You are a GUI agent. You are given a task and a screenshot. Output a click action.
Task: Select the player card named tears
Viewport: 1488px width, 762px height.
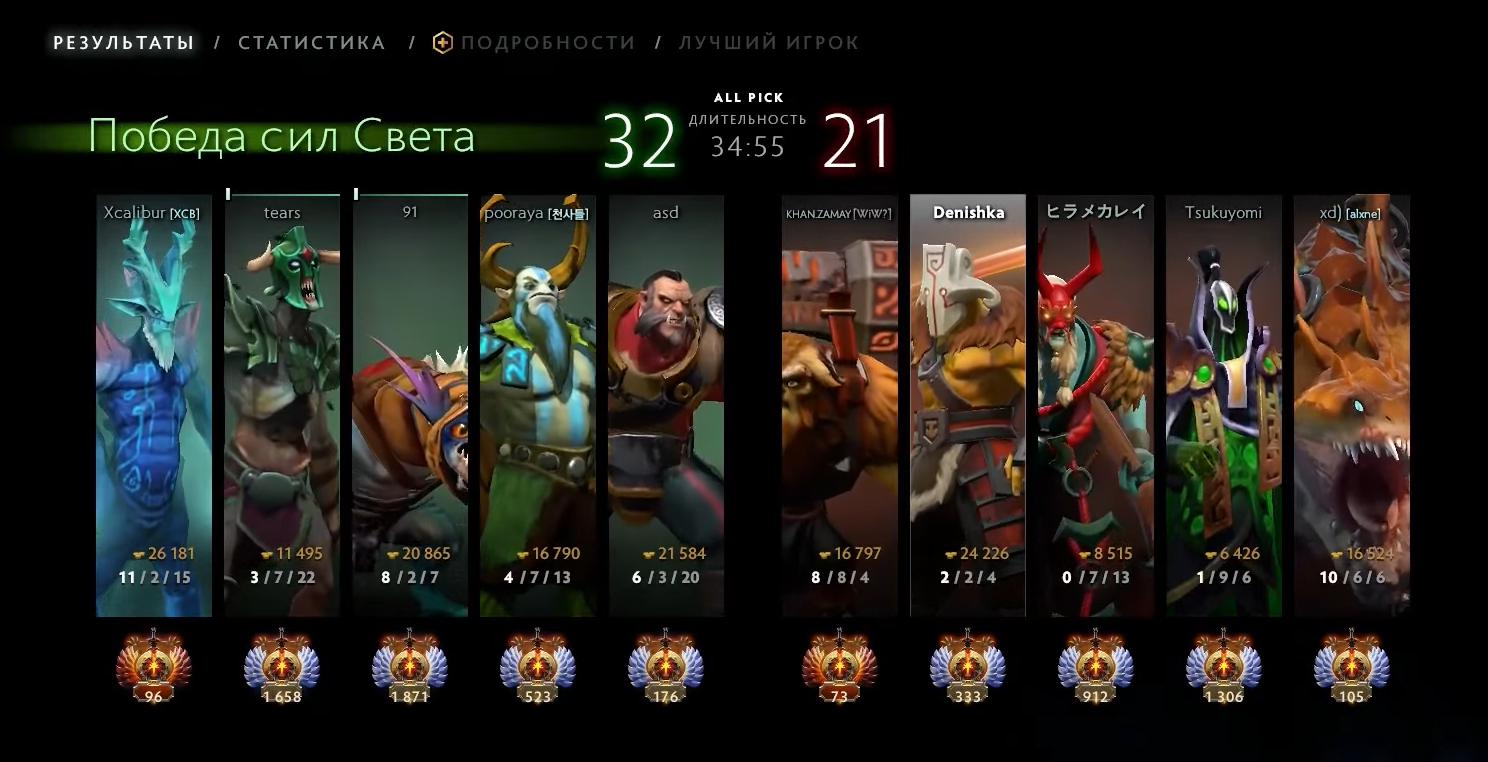pos(282,405)
